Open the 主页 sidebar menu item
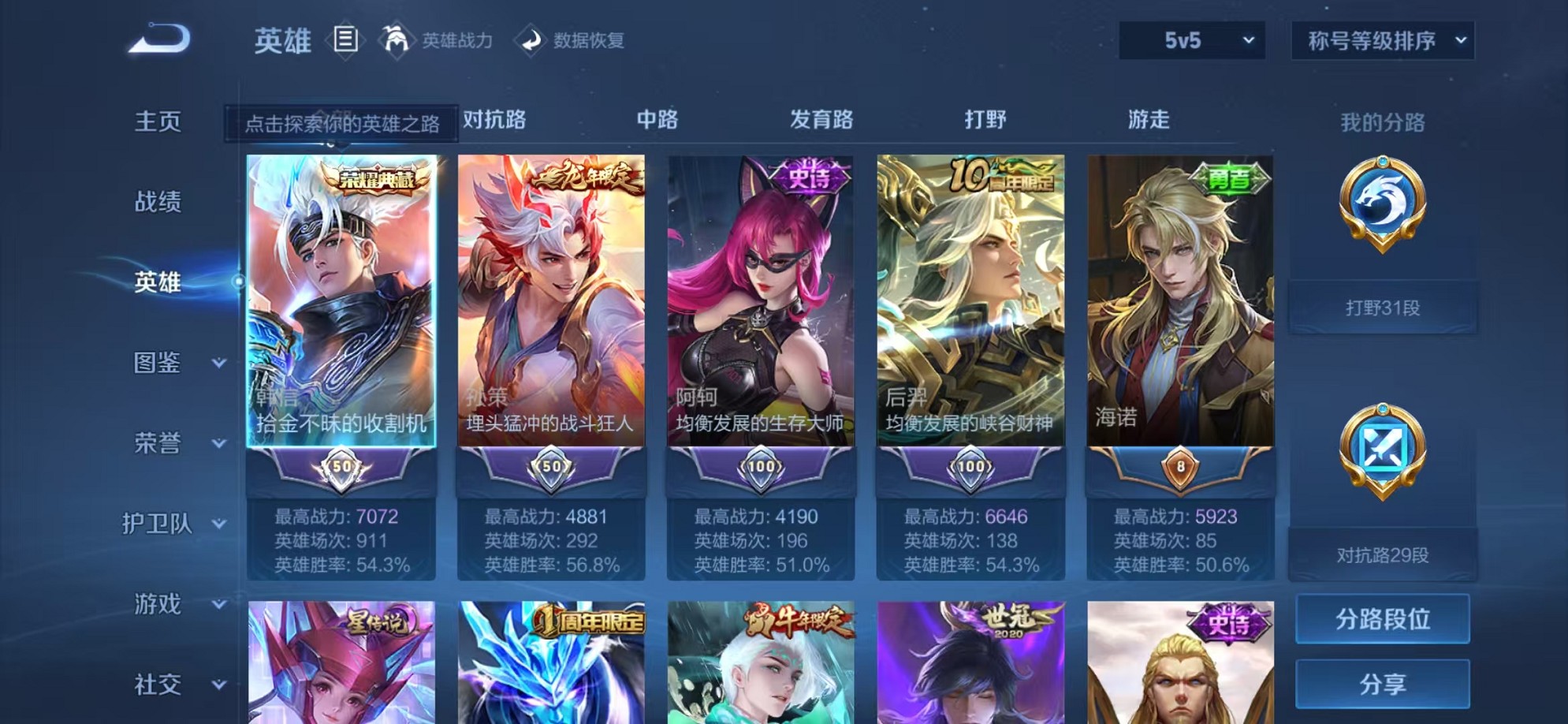The image size is (1568, 724). (x=158, y=121)
